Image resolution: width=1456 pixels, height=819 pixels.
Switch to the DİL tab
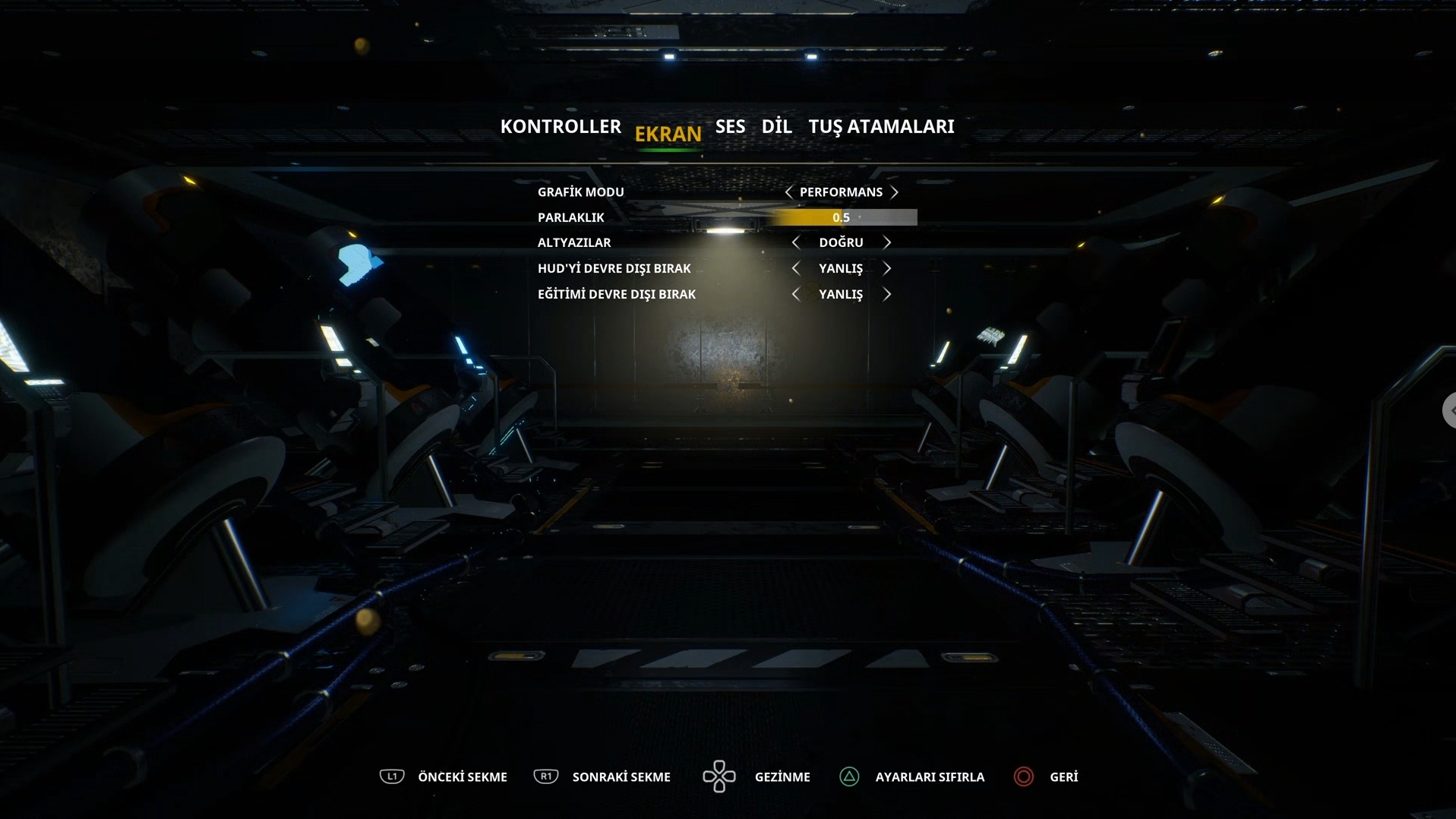pyautogui.click(x=776, y=127)
